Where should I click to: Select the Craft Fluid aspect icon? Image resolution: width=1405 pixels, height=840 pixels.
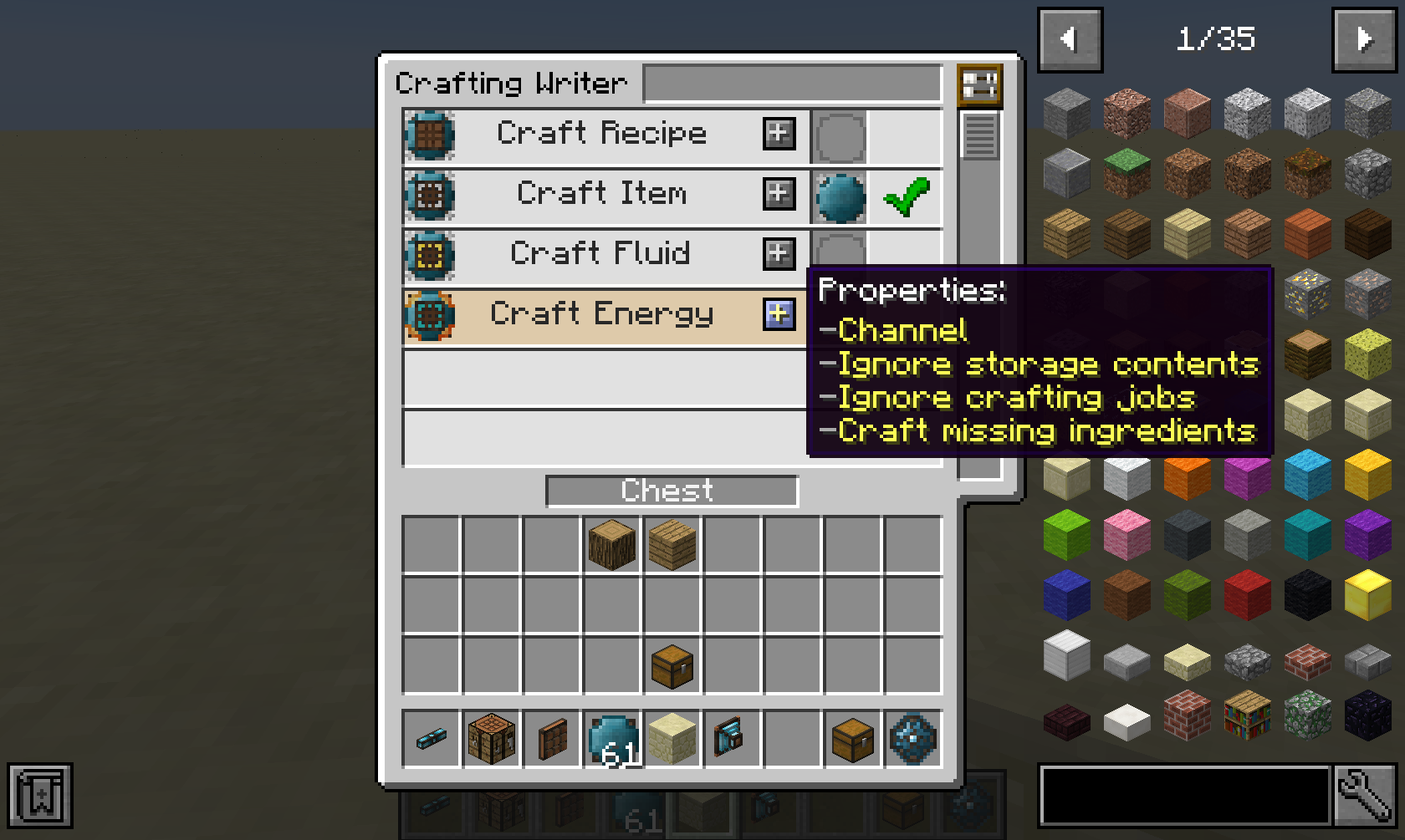[429, 254]
